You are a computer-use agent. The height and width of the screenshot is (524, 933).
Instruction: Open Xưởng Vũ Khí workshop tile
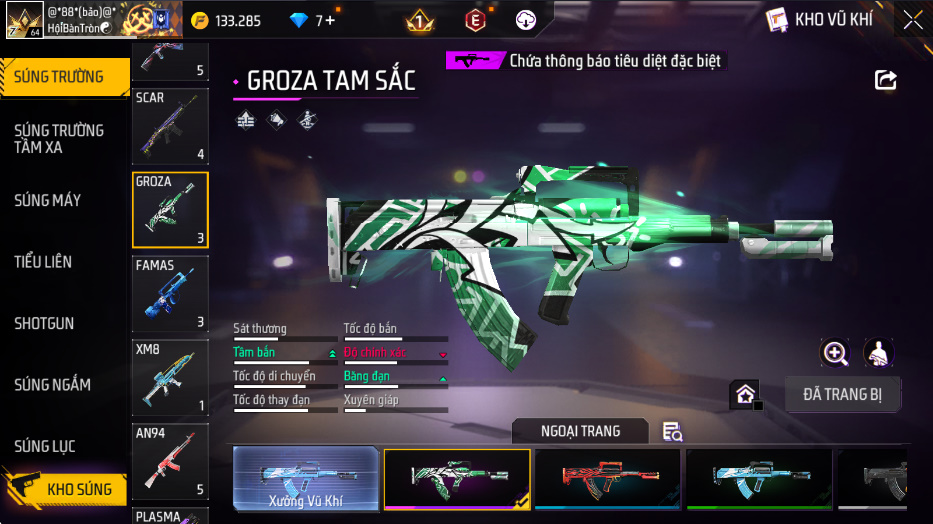coord(306,479)
